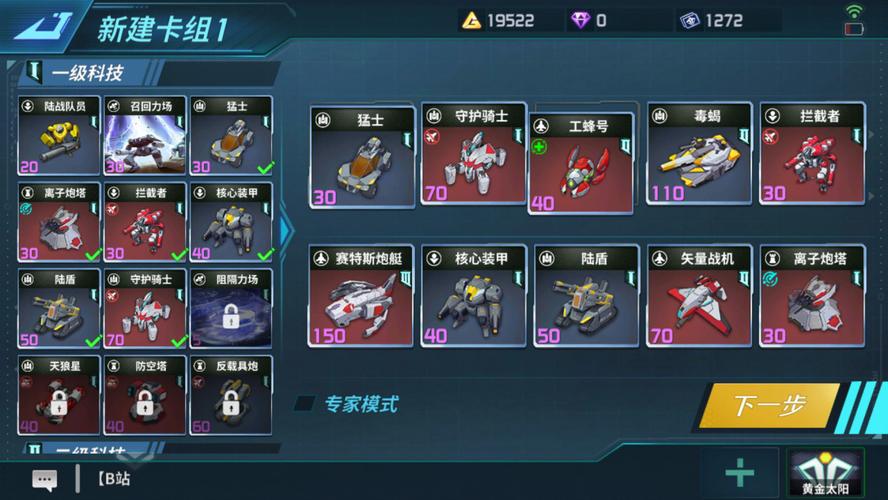Image resolution: width=888 pixels, height=500 pixels.
Task: Select the locked 防空塔 card
Action: (144, 395)
